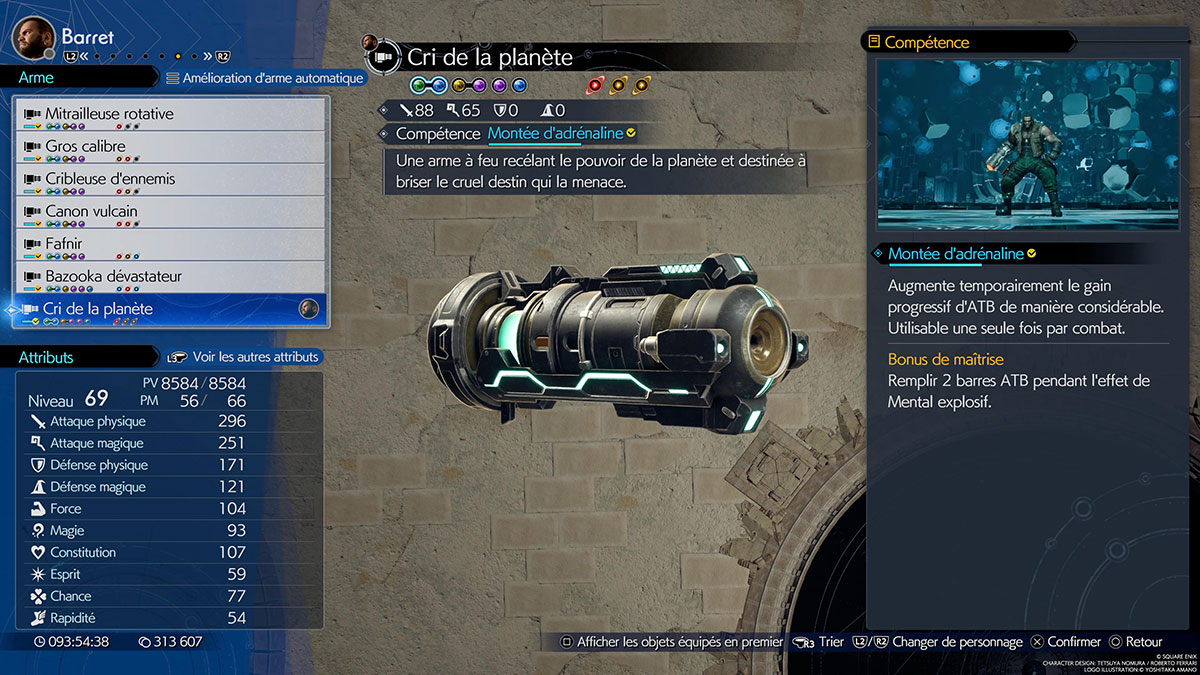Choose the Gros calibre weapon
Viewport: 1200px width, 675px height.
(170, 148)
